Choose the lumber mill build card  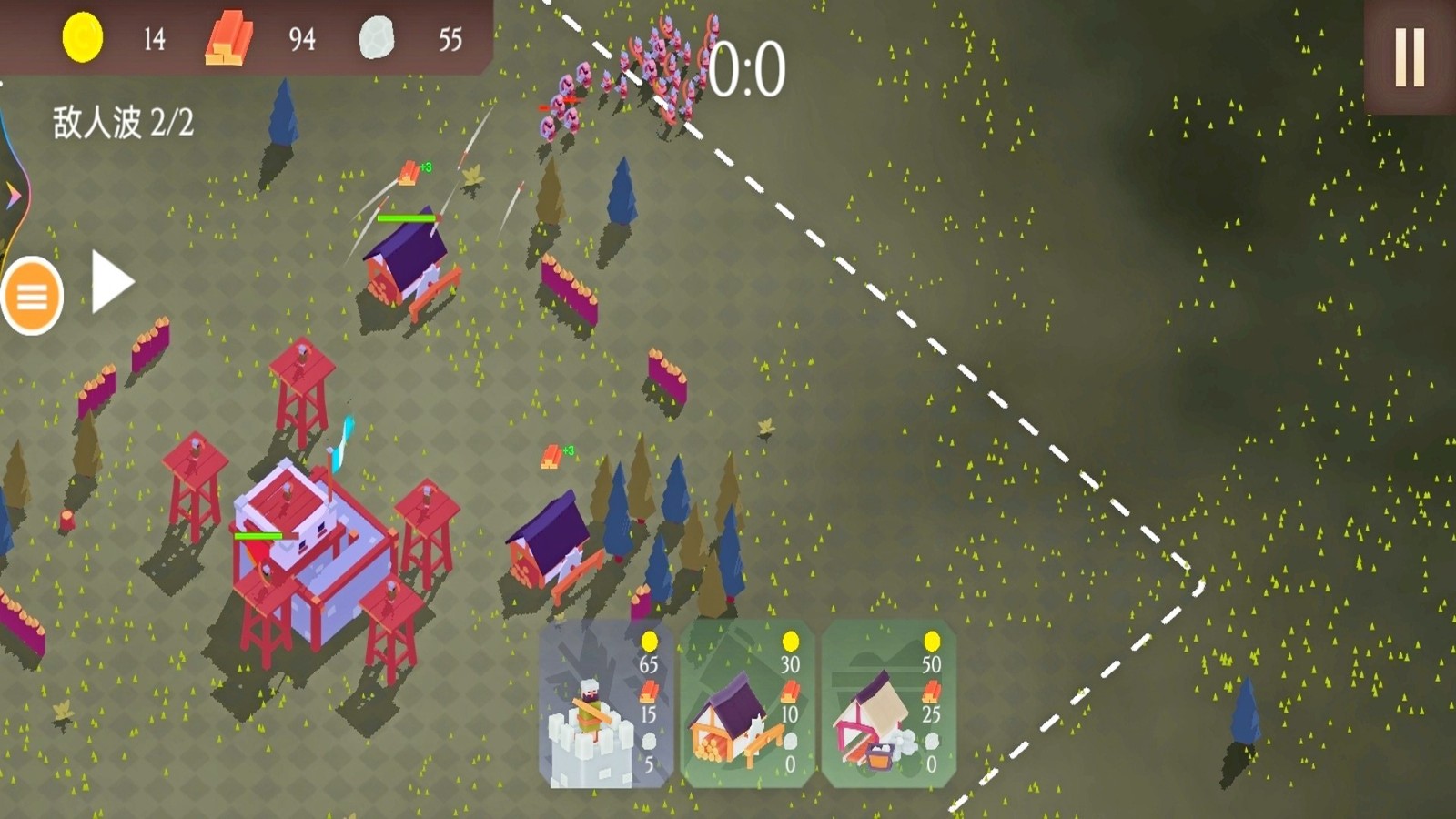point(747,705)
